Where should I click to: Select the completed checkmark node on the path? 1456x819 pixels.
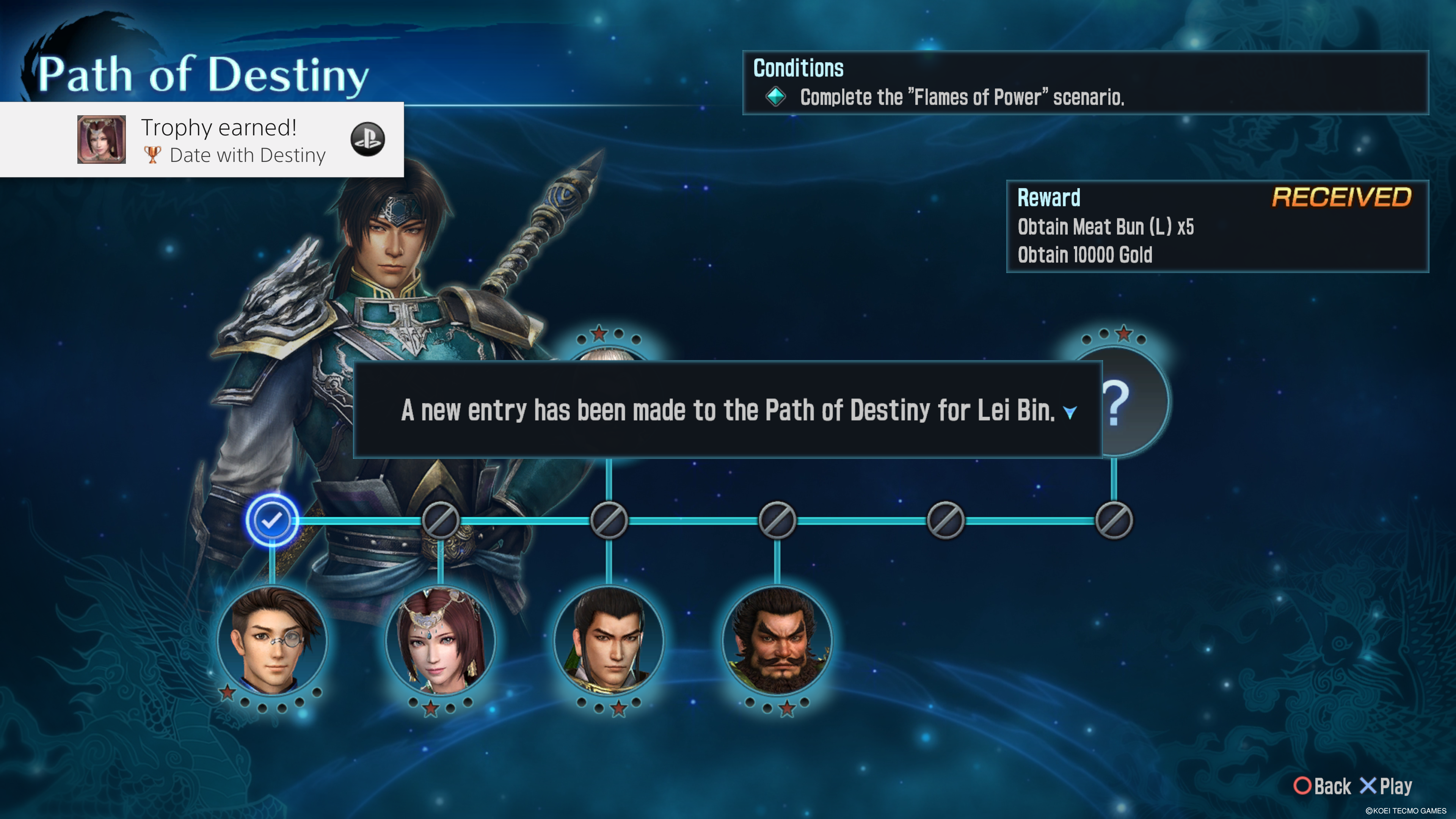click(272, 520)
